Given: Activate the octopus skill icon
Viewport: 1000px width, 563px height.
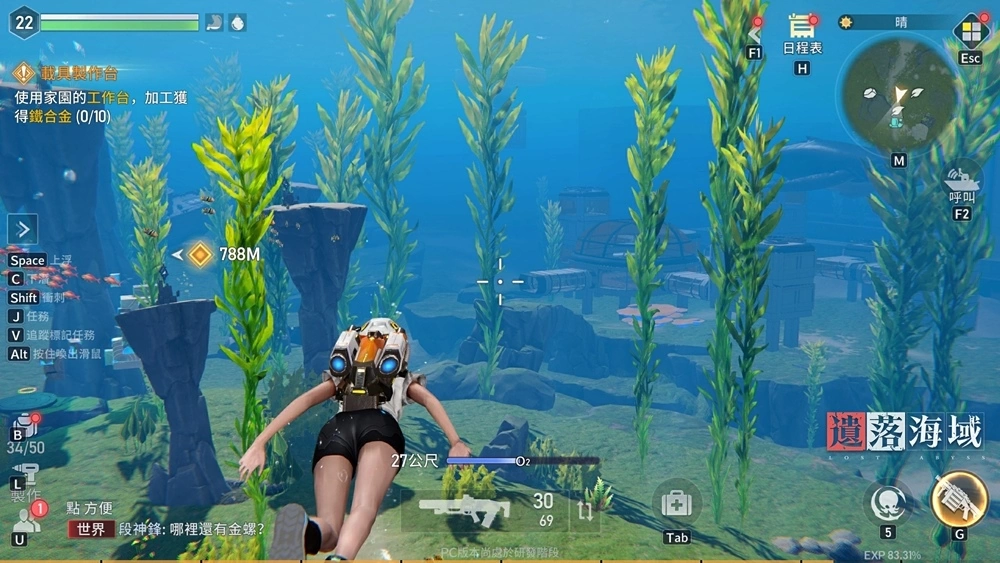Looking at the screenshot, I should (887, 501).
